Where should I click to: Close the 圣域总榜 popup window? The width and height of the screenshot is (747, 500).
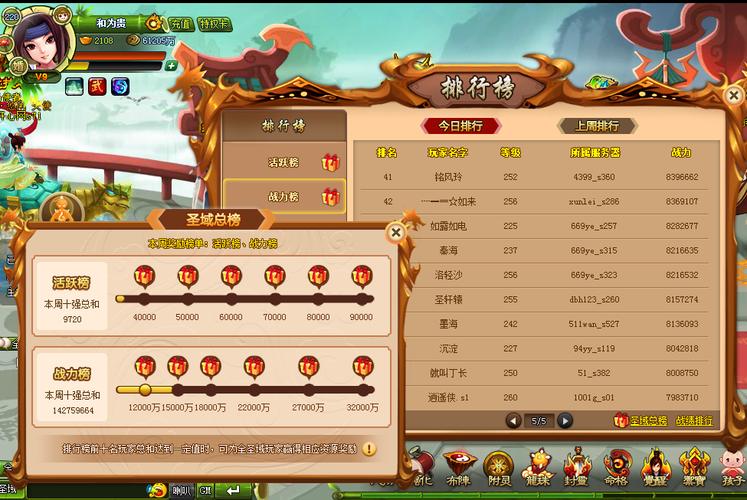click(396, 232)
